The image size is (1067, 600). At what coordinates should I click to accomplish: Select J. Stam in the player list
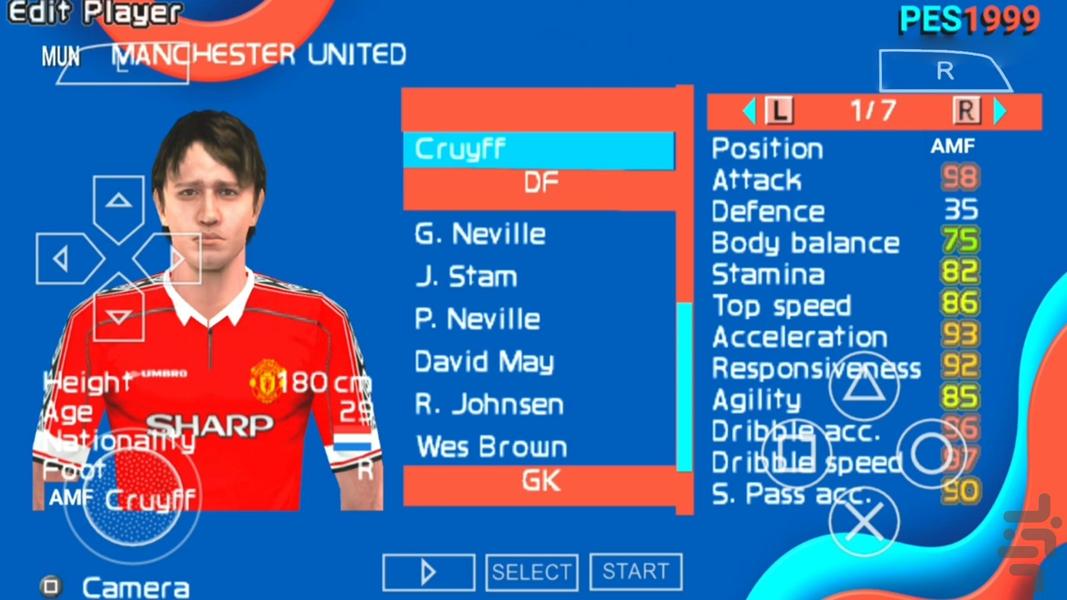coord(466,277)
